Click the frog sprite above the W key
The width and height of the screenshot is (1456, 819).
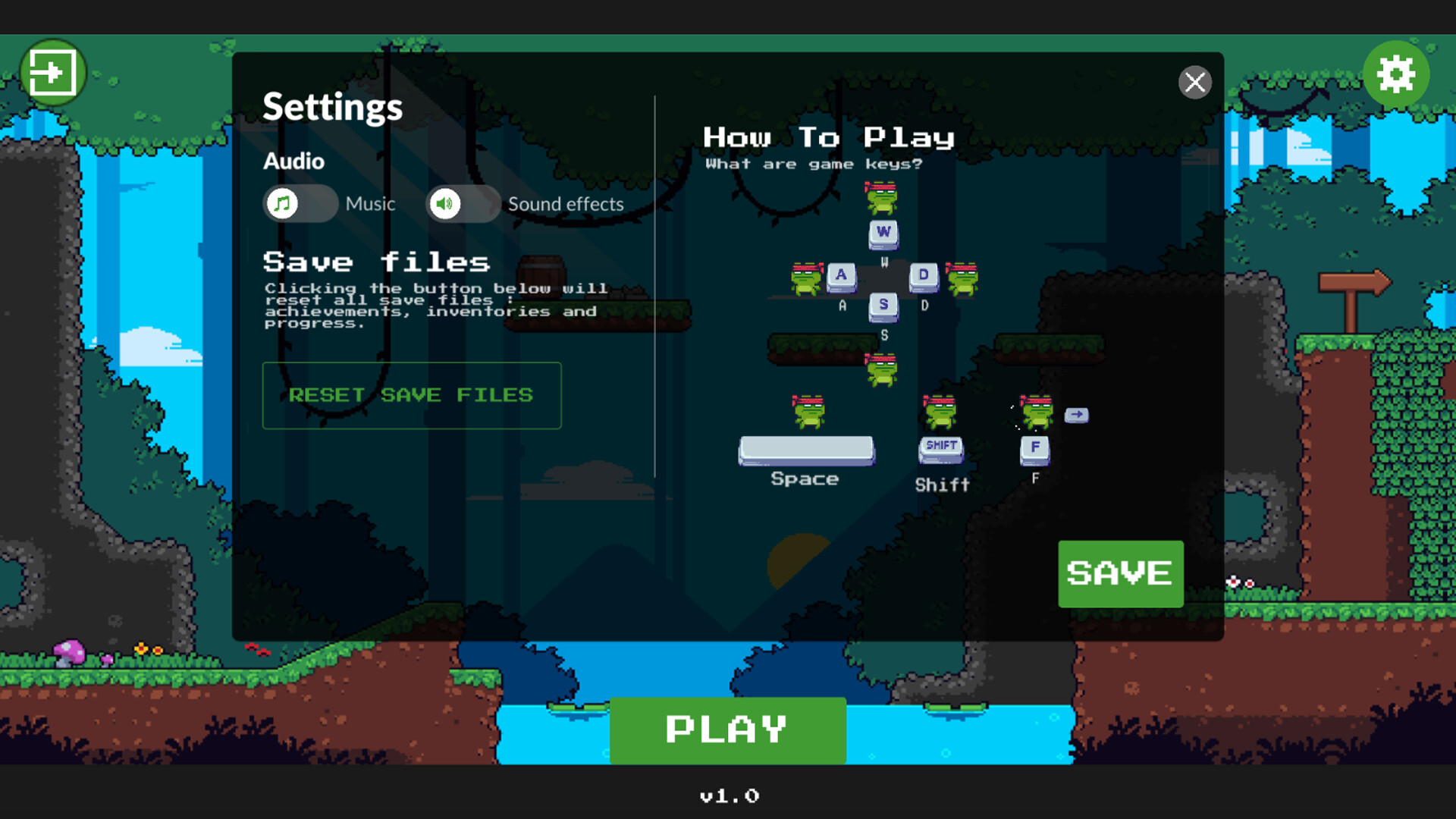point(882,199)
